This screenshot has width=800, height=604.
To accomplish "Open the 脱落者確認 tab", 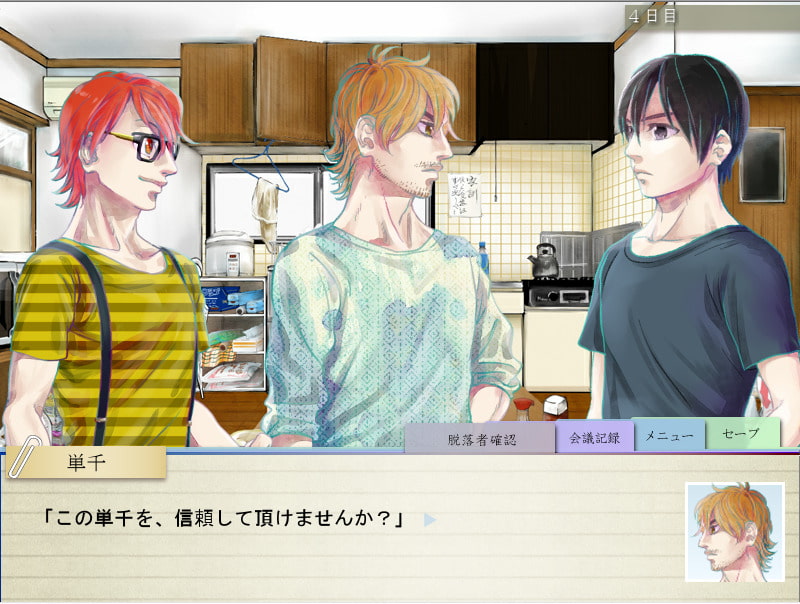I will pos(481,439).
